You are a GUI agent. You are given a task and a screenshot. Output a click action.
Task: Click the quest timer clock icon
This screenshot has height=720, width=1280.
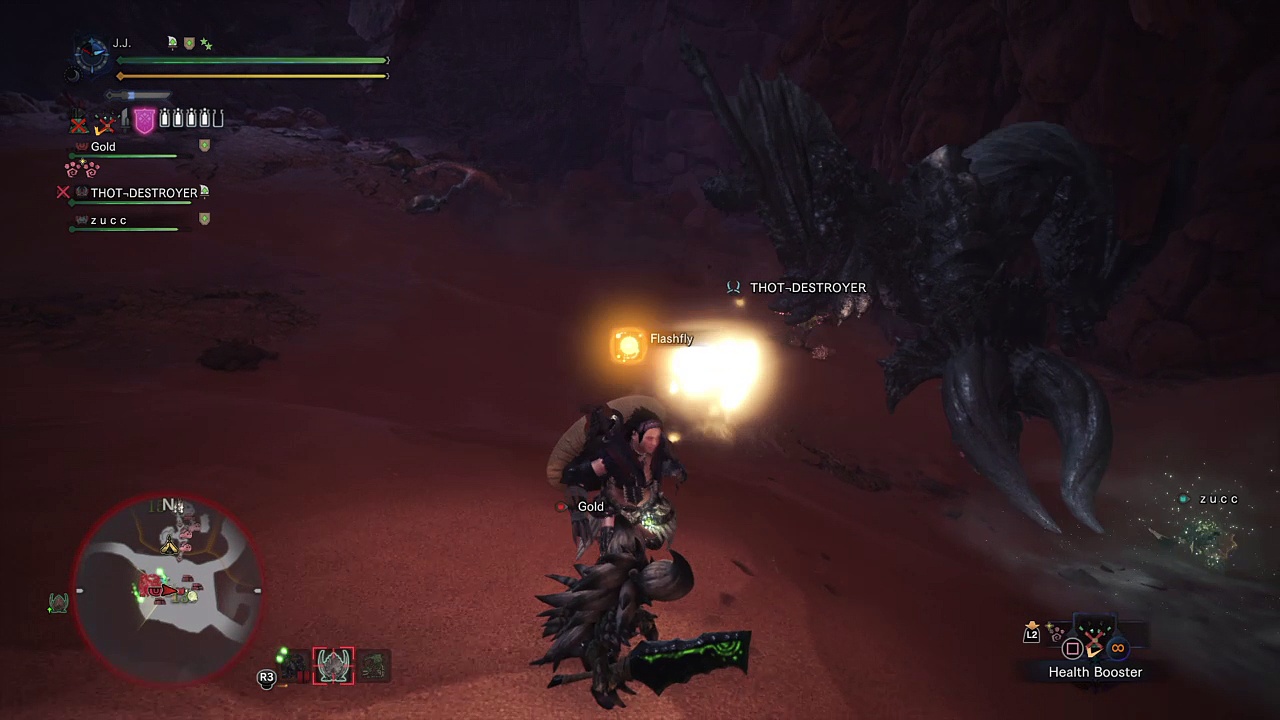[x=92, y=56]
